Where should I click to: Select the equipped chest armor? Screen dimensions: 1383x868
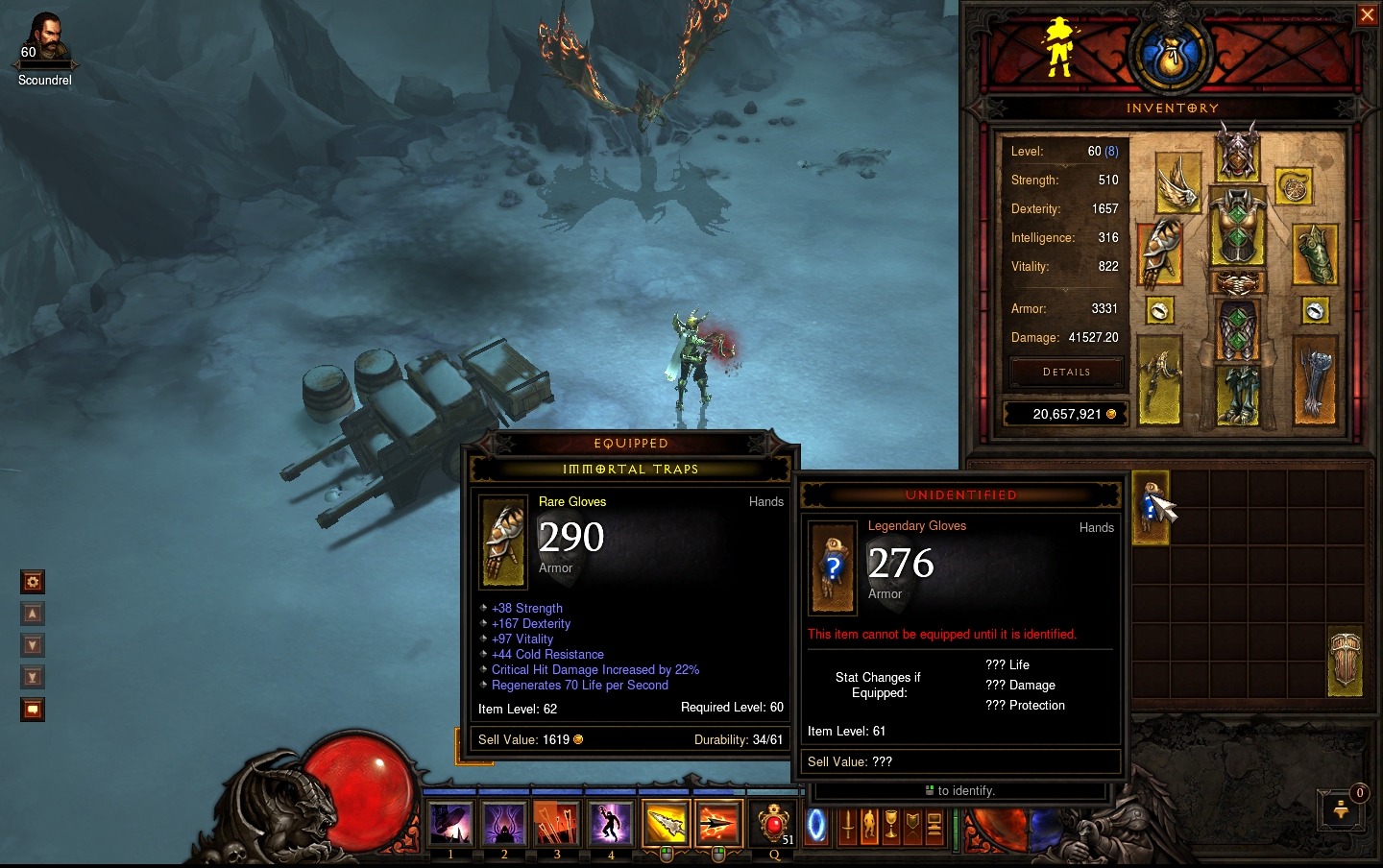coord(1237,228)
